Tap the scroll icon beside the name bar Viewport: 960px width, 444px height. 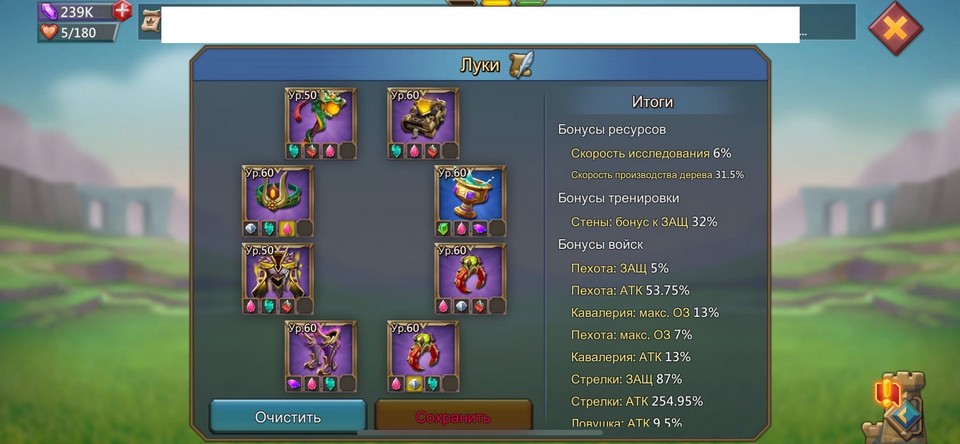(x=152, y=21)
